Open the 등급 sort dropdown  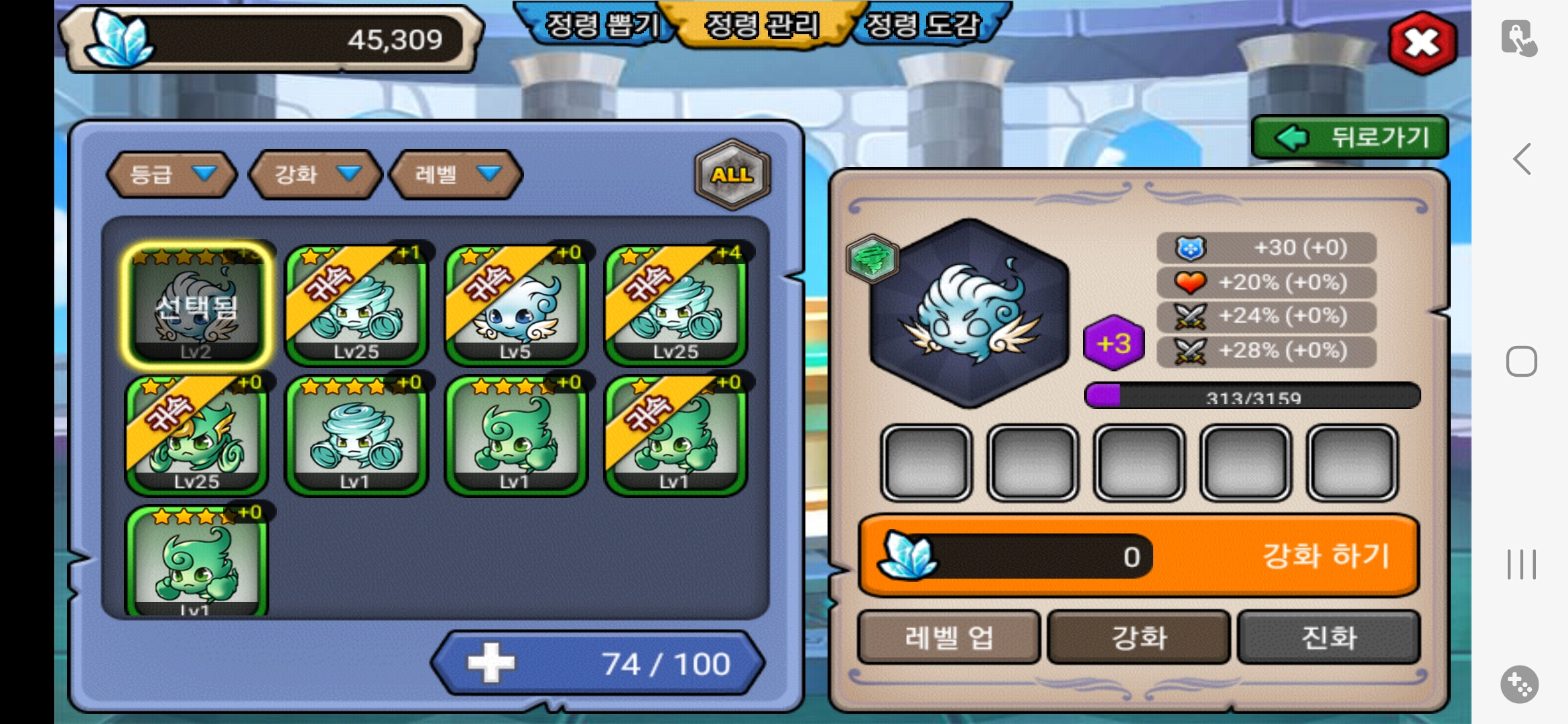(x=172, y=174)
